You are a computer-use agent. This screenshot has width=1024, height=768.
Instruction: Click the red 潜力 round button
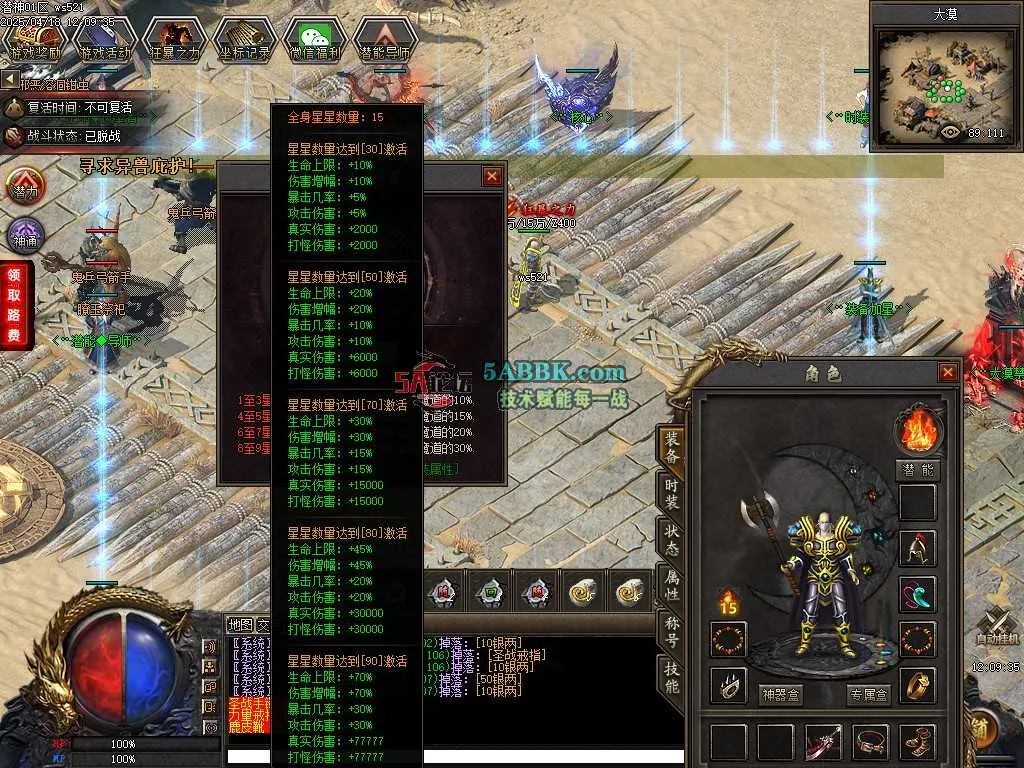tap(25, 187)
